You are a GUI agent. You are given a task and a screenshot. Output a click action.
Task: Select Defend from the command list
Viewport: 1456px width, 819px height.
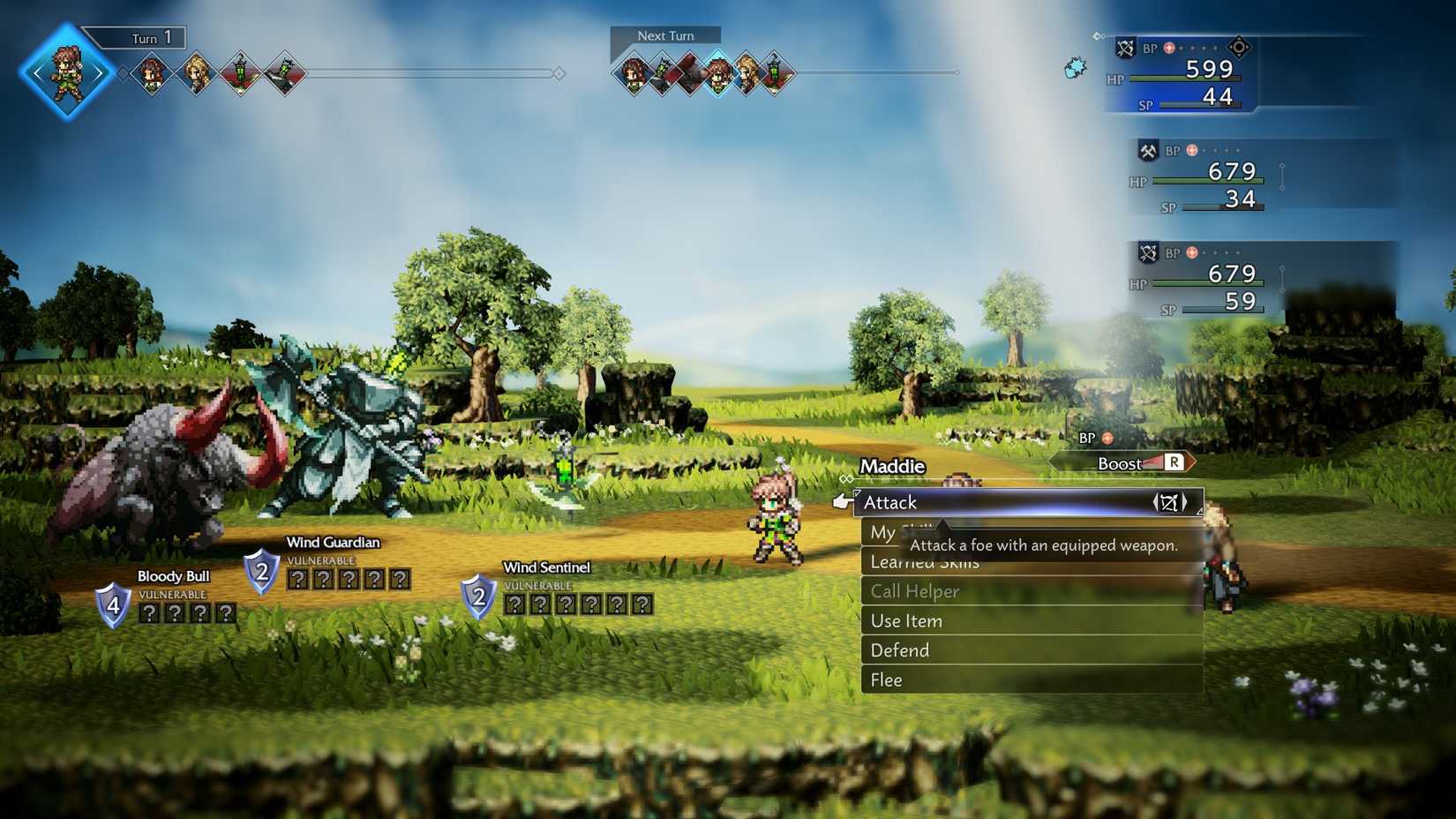point(900,650)
